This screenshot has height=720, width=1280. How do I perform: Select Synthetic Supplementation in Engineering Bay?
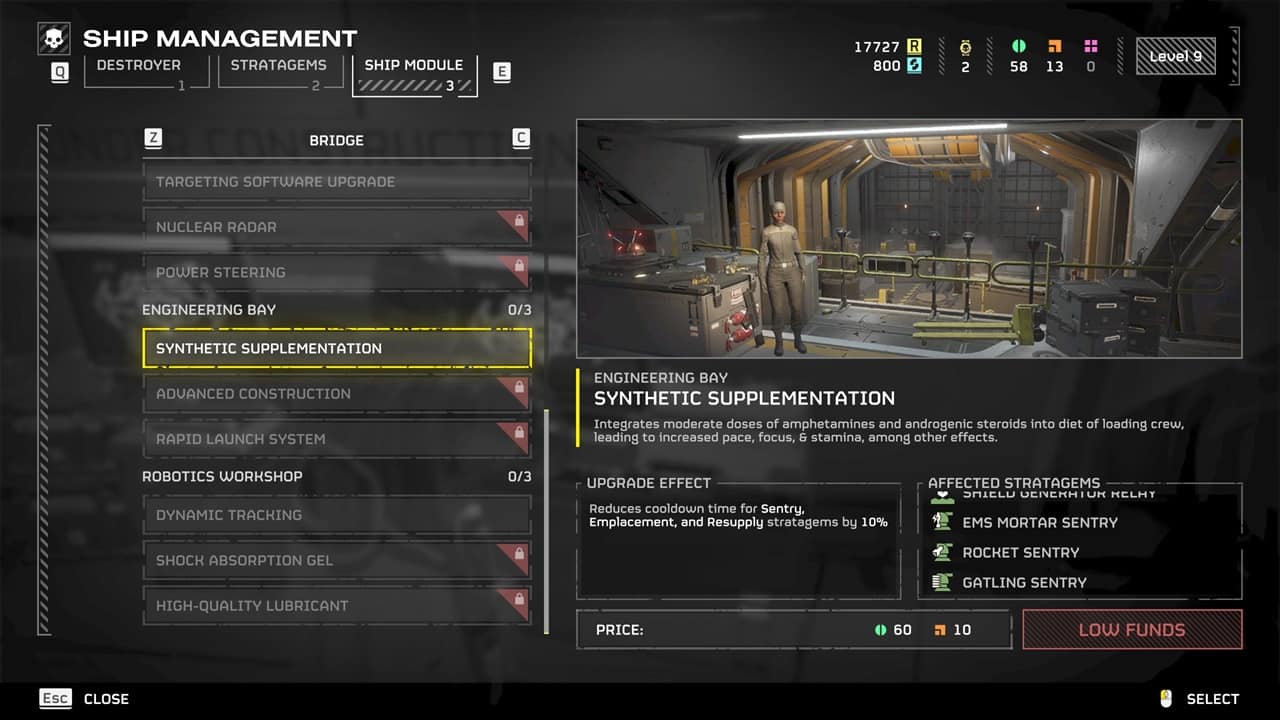[336, 348]
